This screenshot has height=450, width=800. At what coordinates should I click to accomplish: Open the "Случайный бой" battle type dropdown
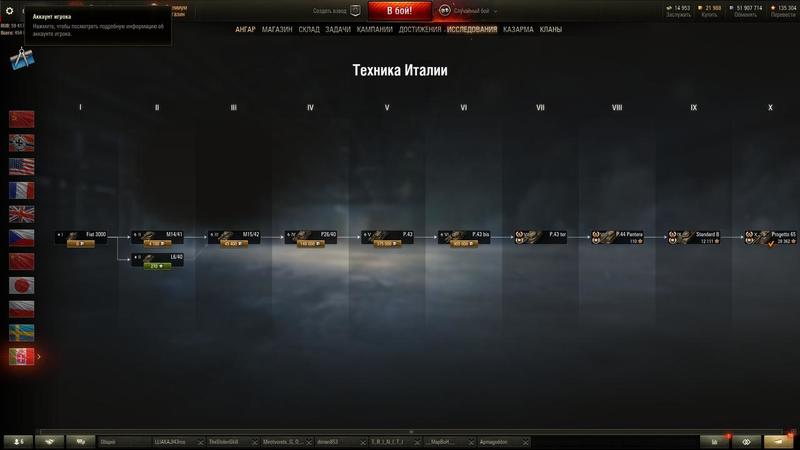pos(468,11)
